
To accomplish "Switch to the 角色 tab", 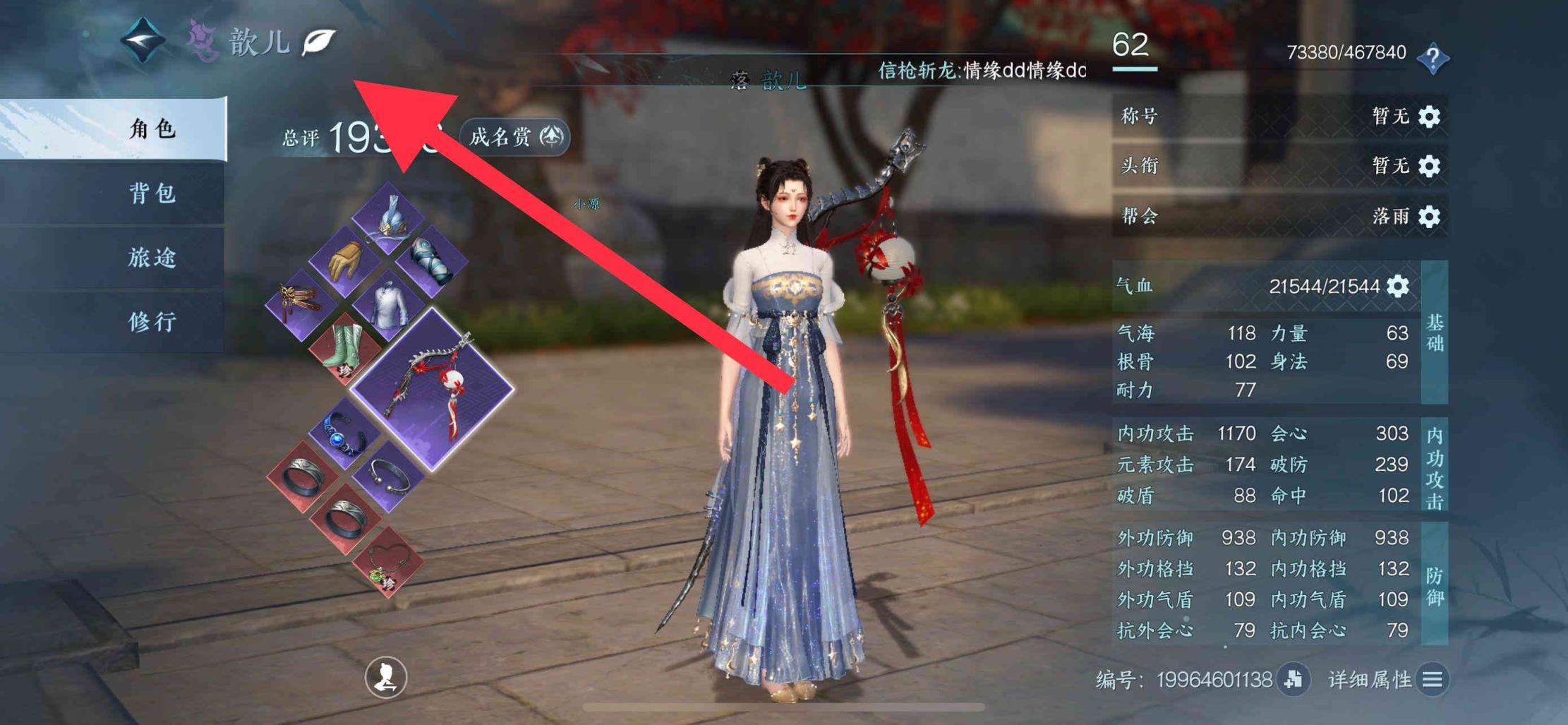I will (x=152, y=129).
